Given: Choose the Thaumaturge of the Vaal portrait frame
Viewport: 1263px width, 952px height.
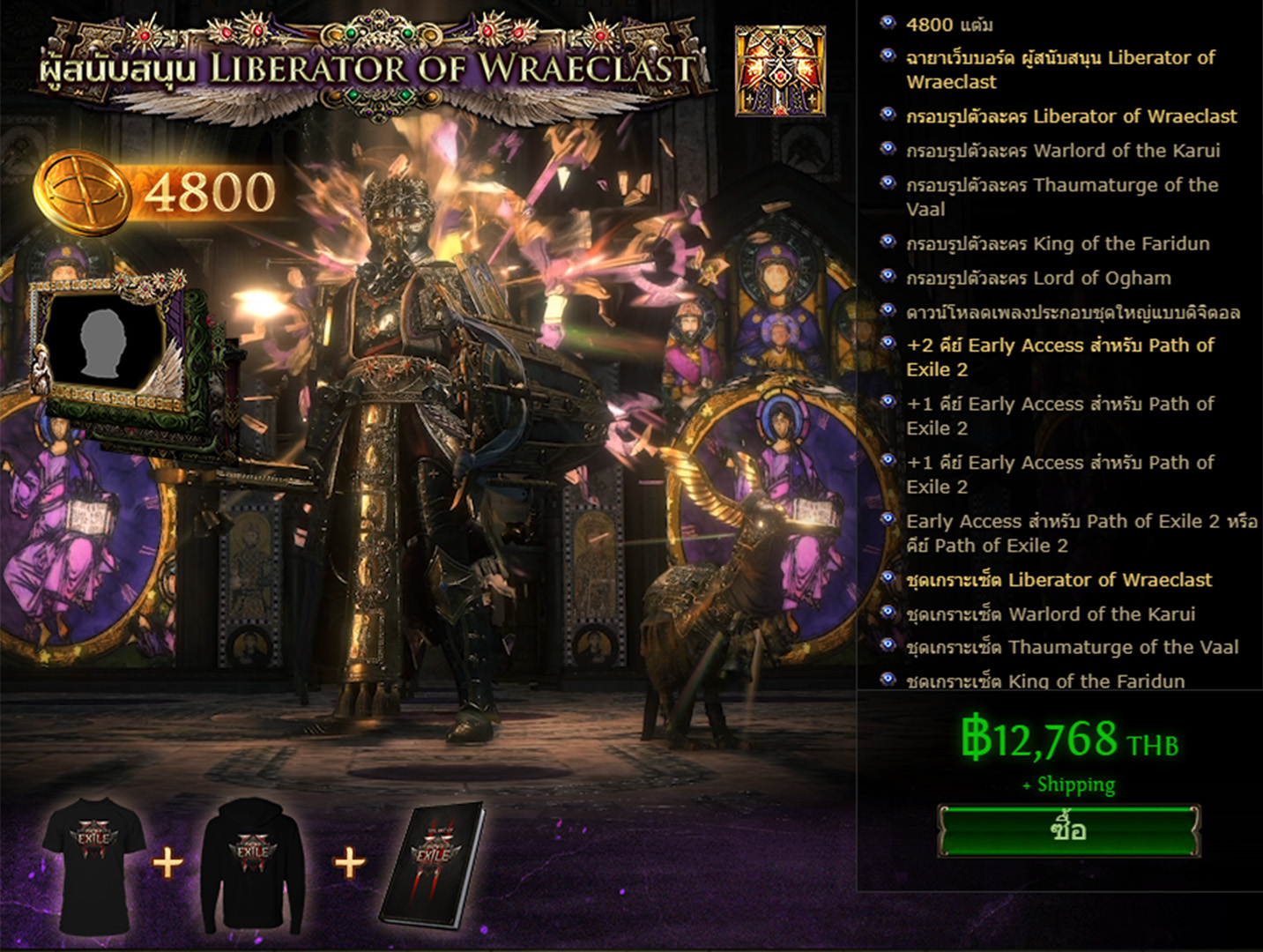Looking at the screenshot, I should coord(1062,197).
